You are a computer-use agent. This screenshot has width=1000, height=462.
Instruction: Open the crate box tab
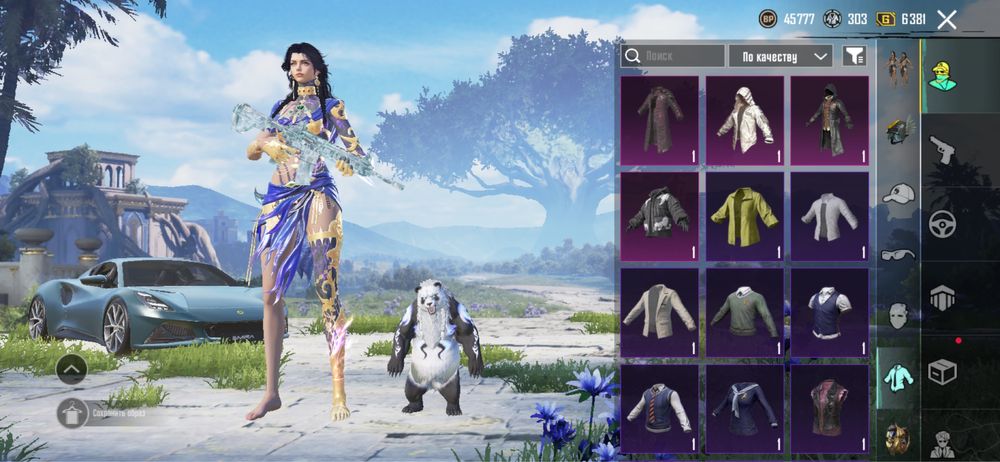click(x=942, y=372)
